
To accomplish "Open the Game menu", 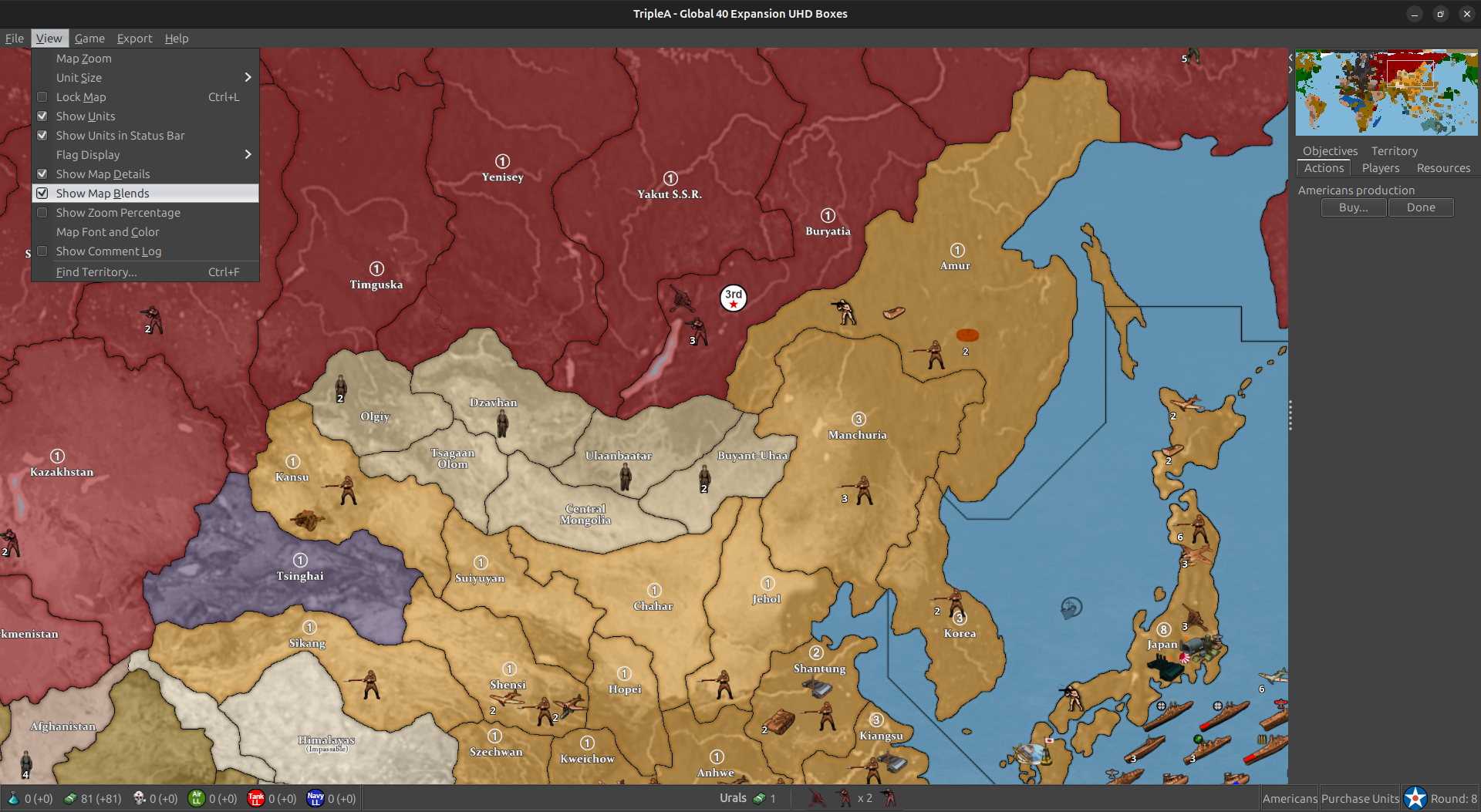I will pos(89,38).
